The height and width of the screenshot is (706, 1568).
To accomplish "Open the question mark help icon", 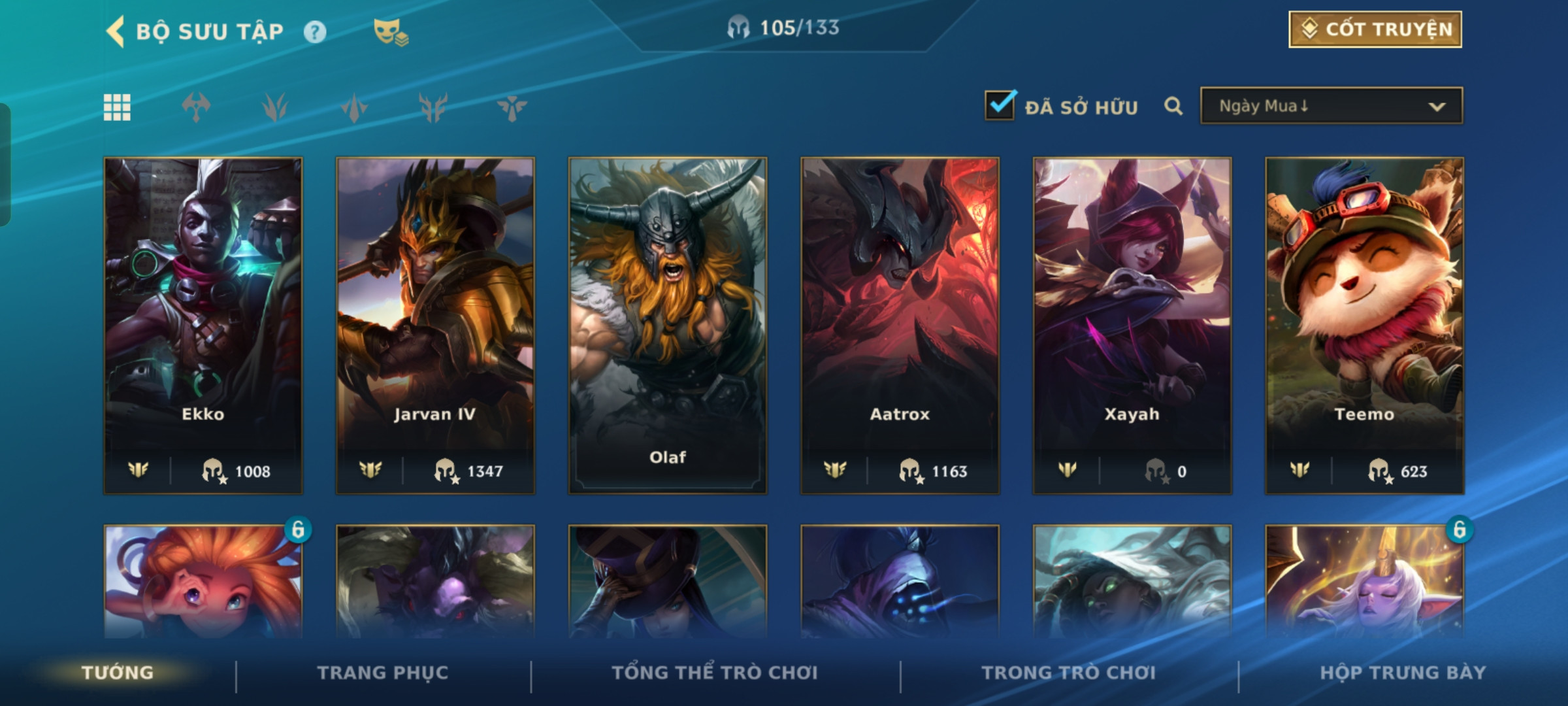I will [x=315, y=32].
